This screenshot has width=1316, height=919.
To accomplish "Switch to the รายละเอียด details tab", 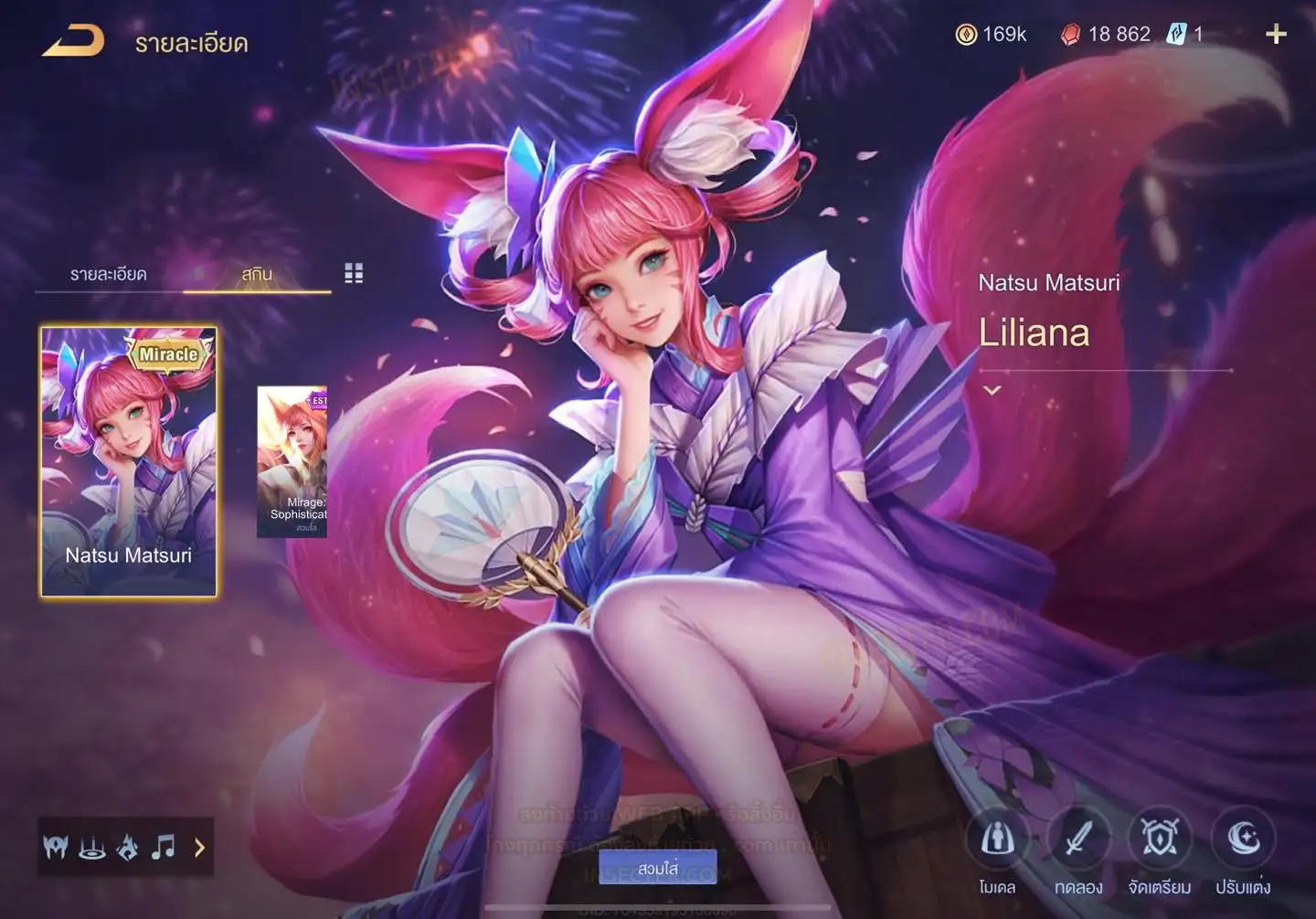I will pyautogui.click(x=108, y=274).
